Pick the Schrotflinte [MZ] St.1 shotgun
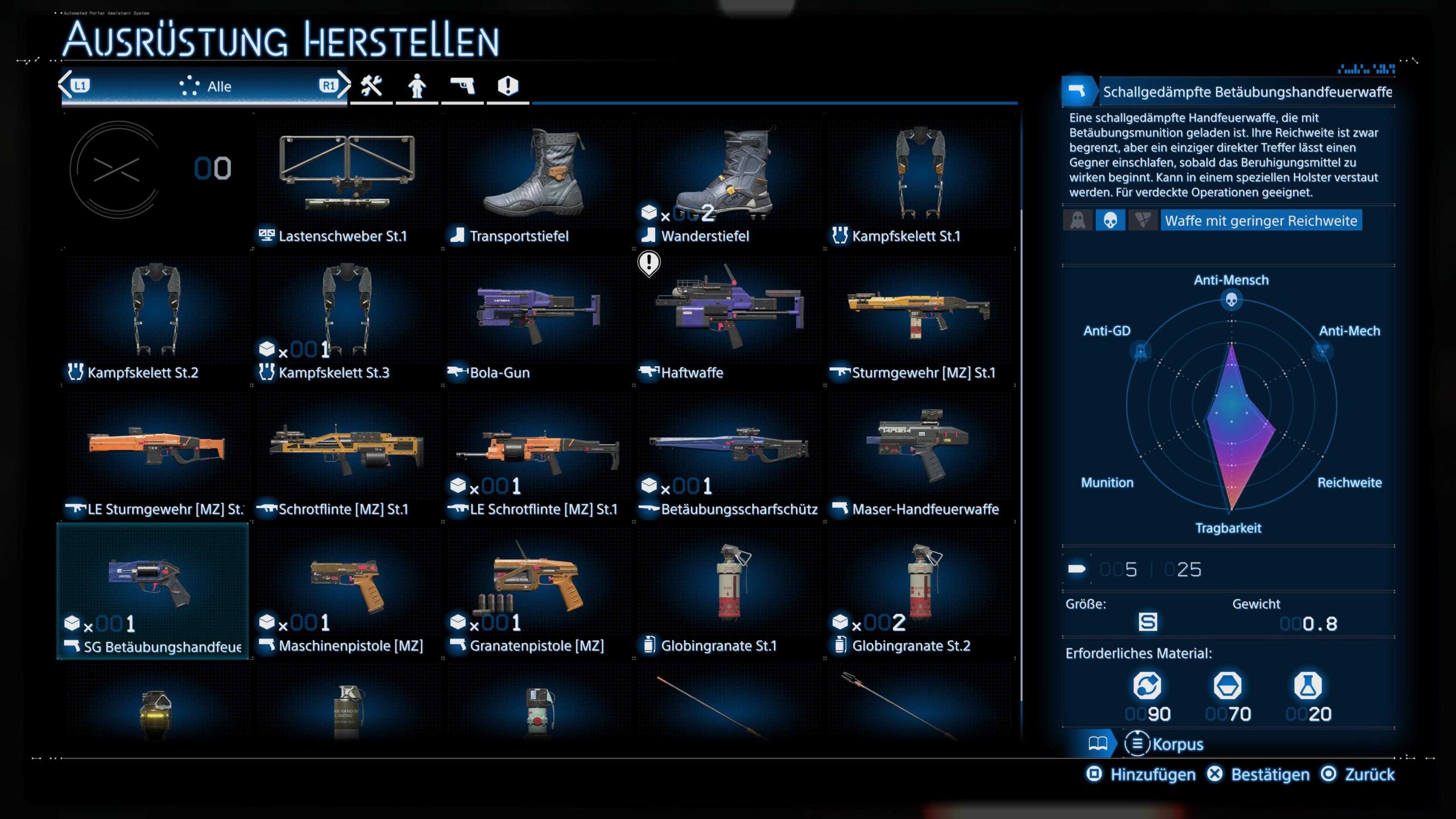 pos(347,455)
